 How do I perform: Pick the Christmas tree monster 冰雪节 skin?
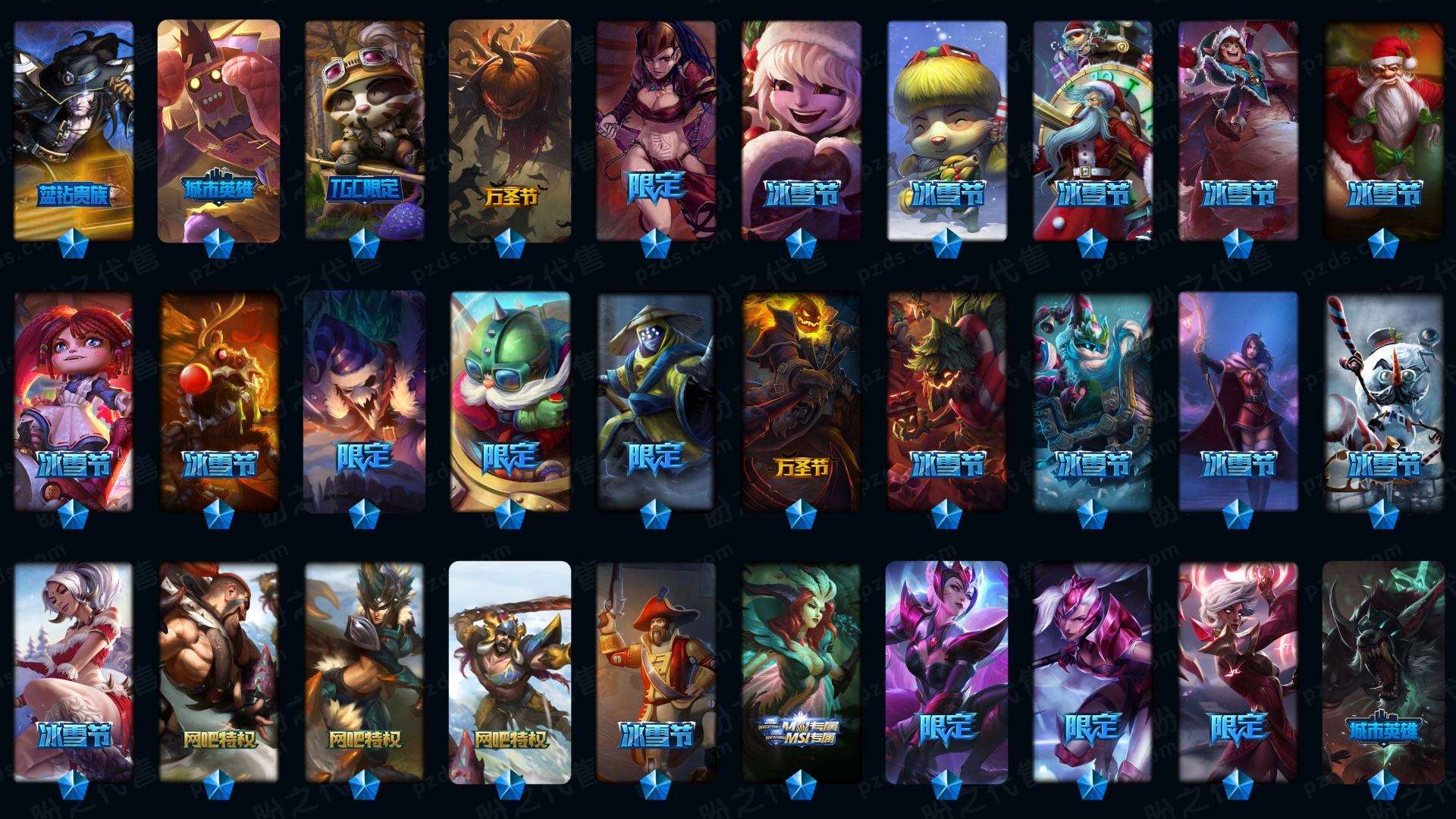point(947,402)
